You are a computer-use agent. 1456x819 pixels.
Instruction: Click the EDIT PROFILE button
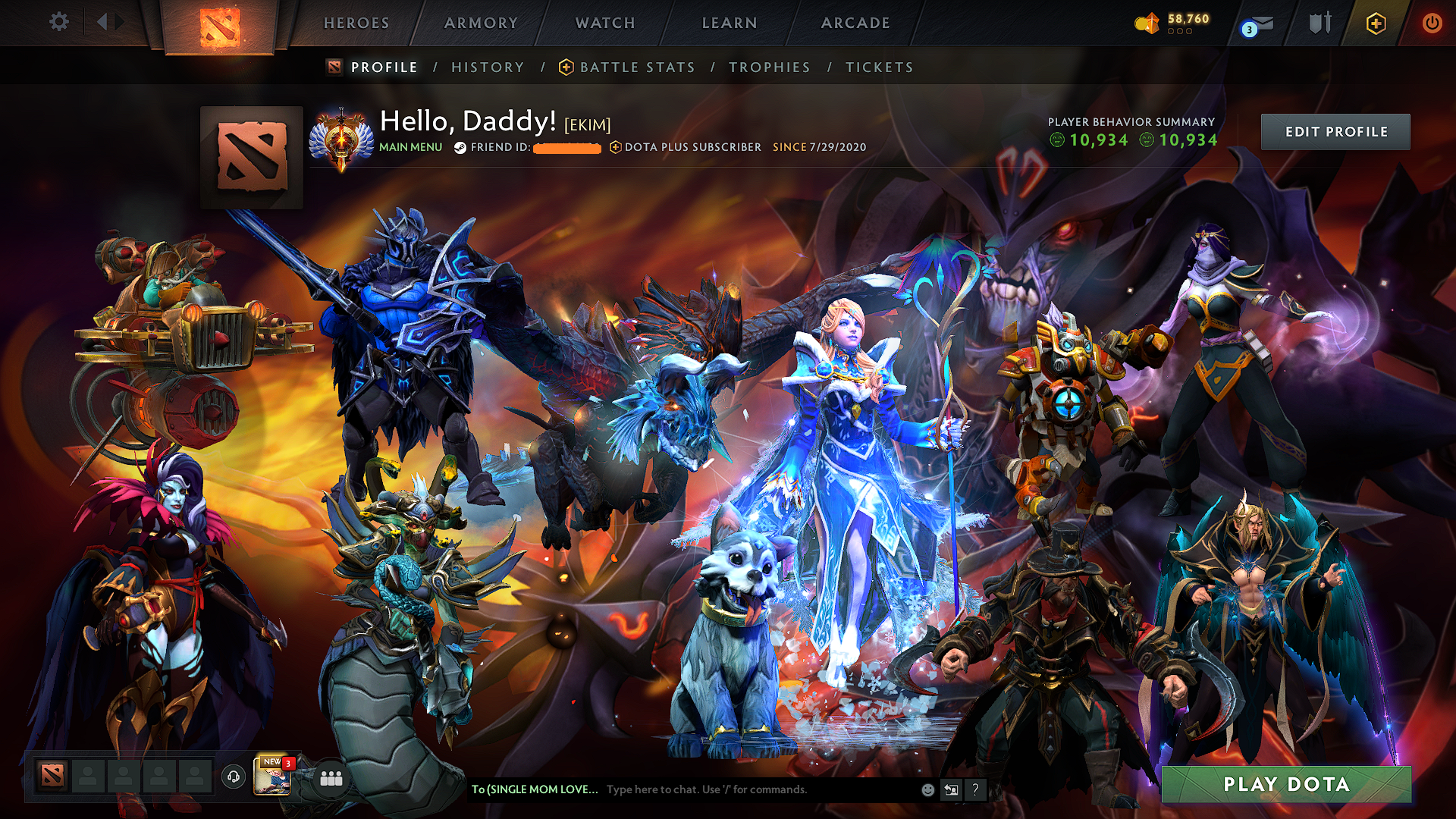coord(1335,131)
